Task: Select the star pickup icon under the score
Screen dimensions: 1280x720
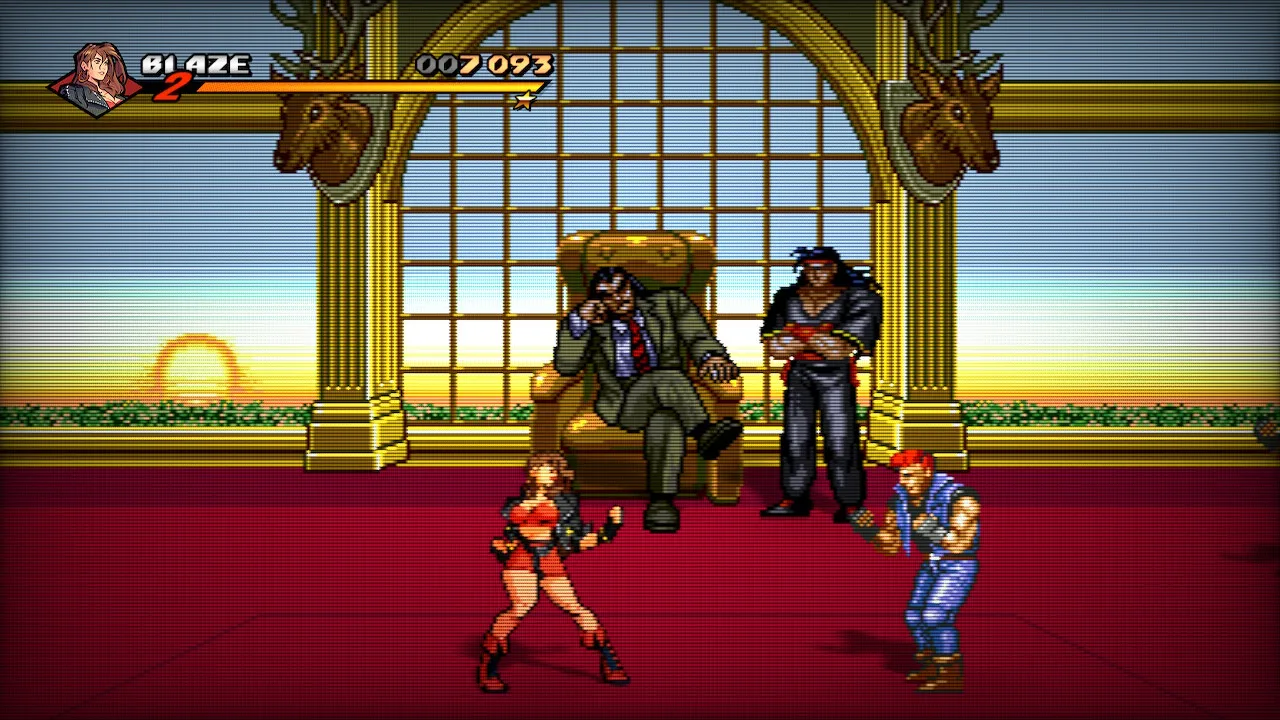Action: click(524, 101)
